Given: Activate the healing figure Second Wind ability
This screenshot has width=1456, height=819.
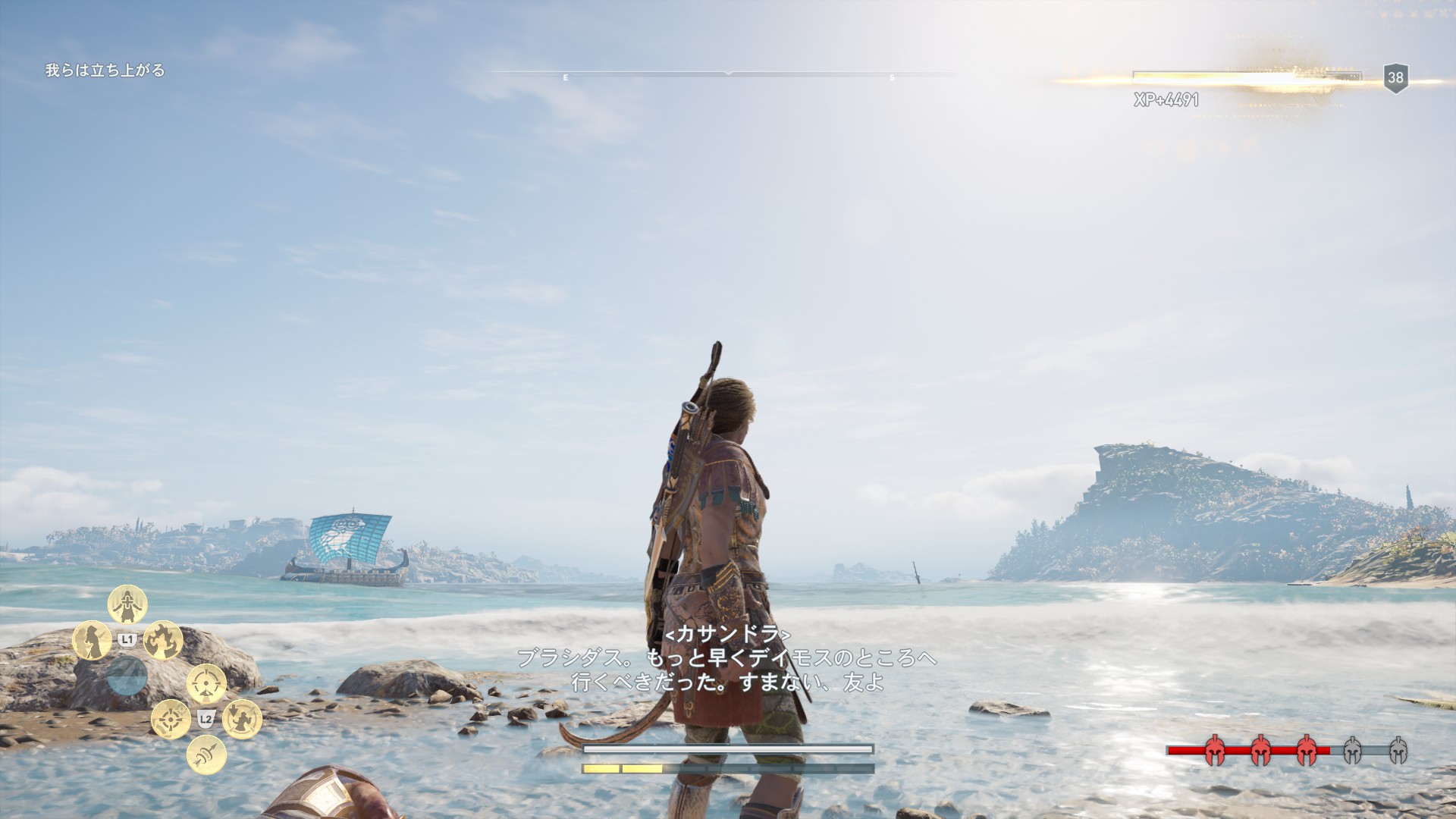Looking at the screenshot, I should point(127,604).
